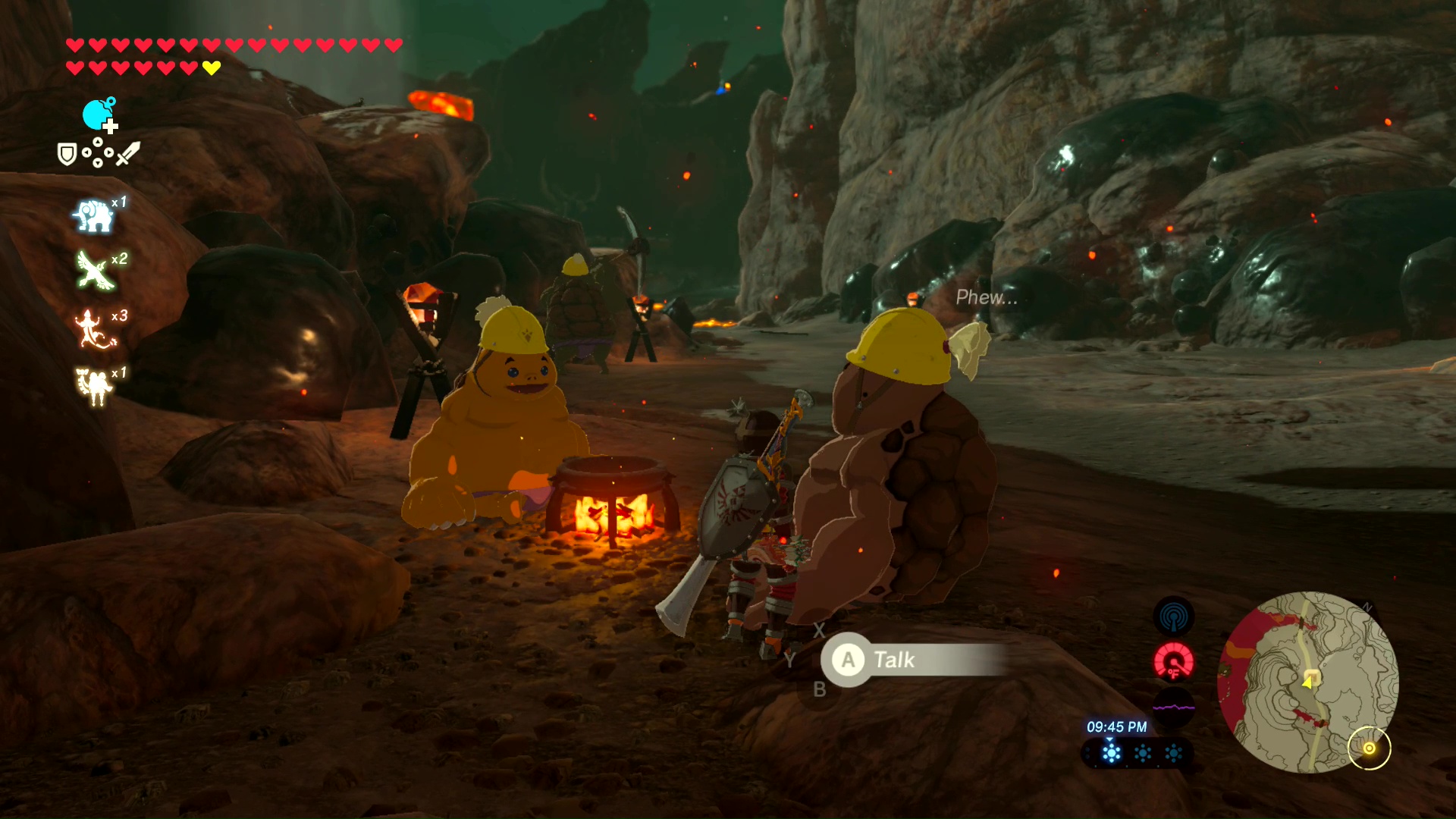This screenshot has width=1456, height=819.
Task: Click the purple noise meter icon
Action: [x=1173, y=707]
